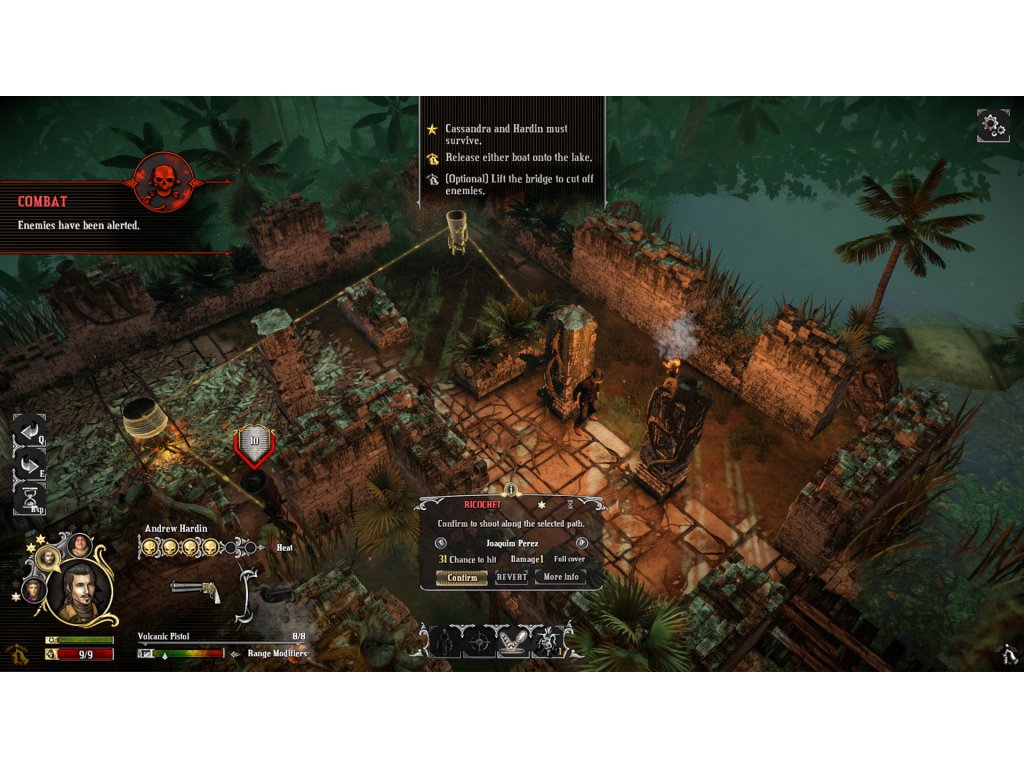Rotate camera with the left arrow button

30,431
